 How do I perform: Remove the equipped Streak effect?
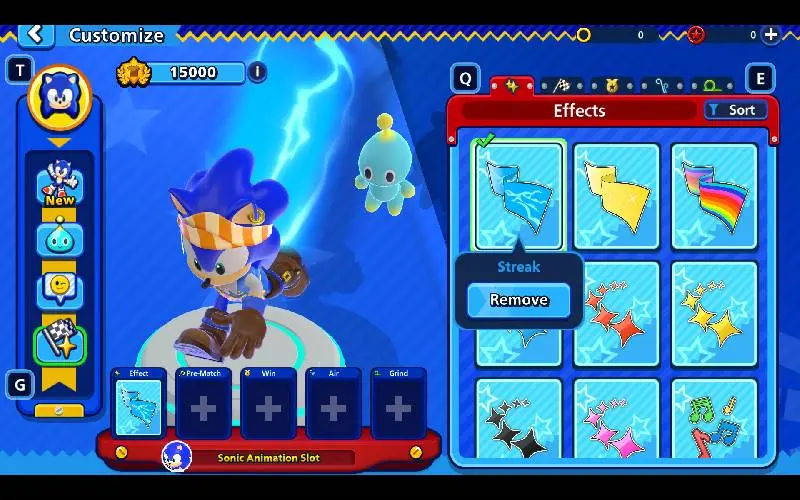[x=518, y=300]
